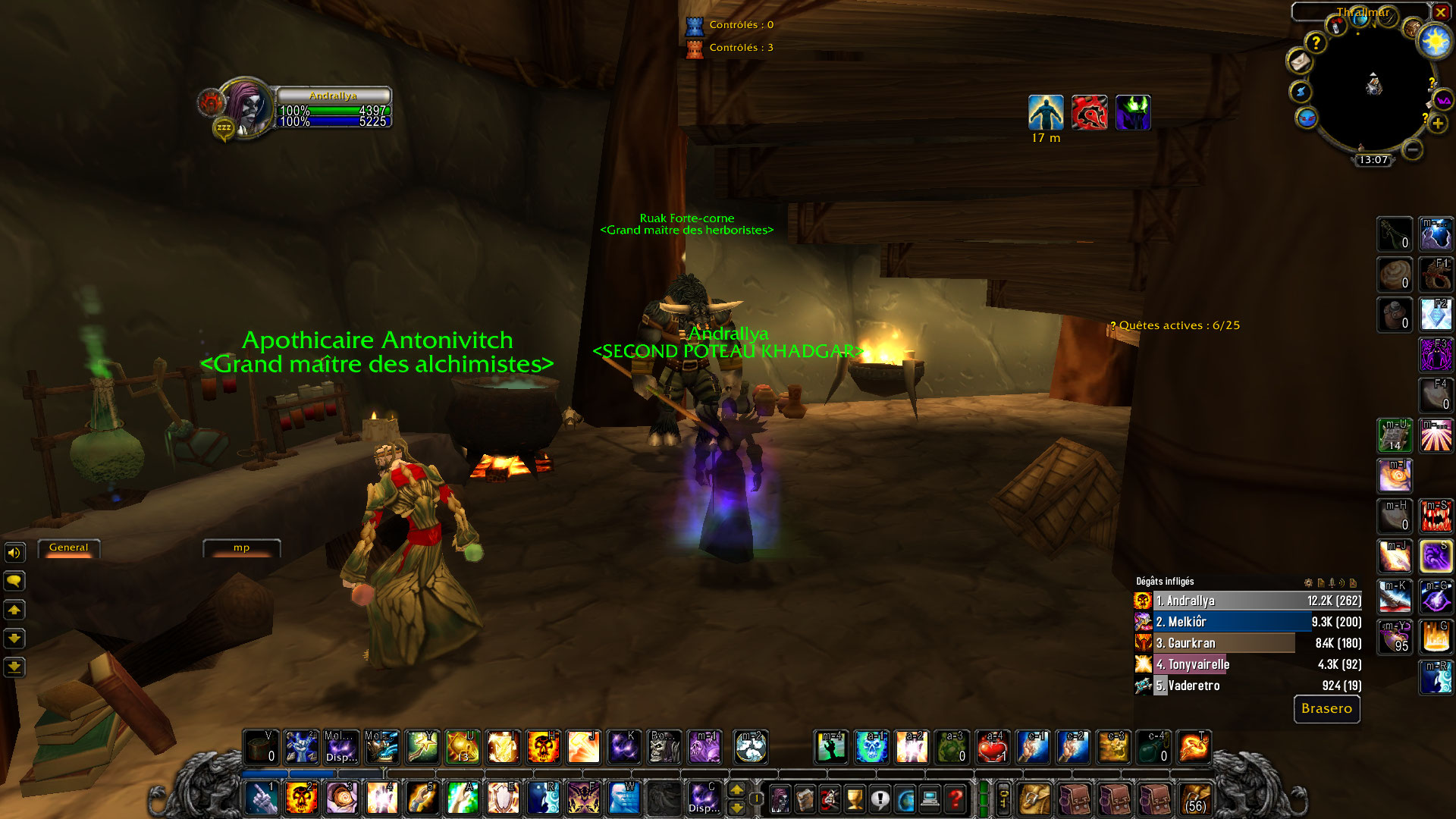Open the damage meter settings gear icon
This screenshot has width=1456, height=819.
[x=1308, y=583]
